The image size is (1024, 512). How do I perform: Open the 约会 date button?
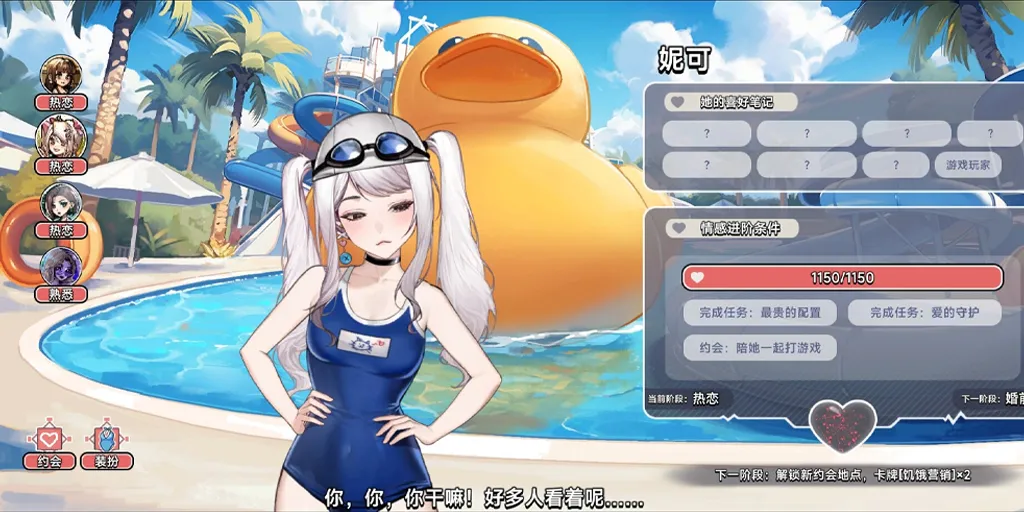(48, 445)
